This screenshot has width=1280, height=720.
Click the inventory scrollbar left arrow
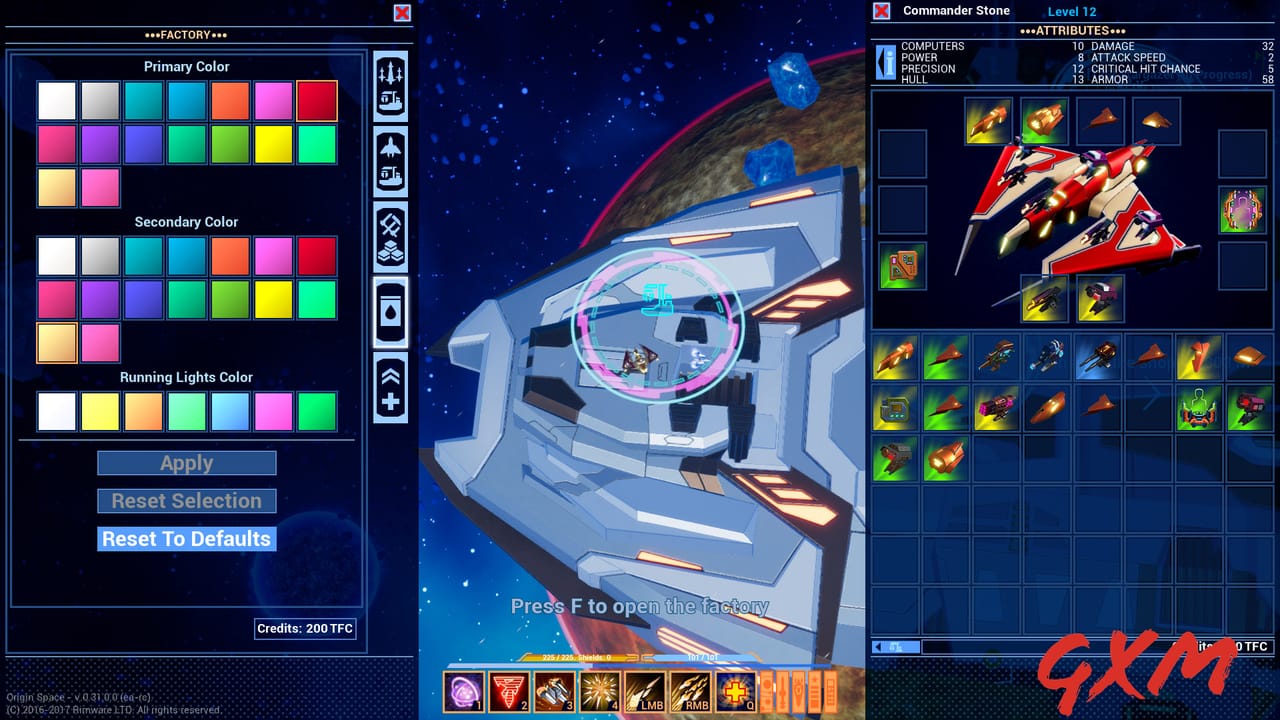pos(879,647)
